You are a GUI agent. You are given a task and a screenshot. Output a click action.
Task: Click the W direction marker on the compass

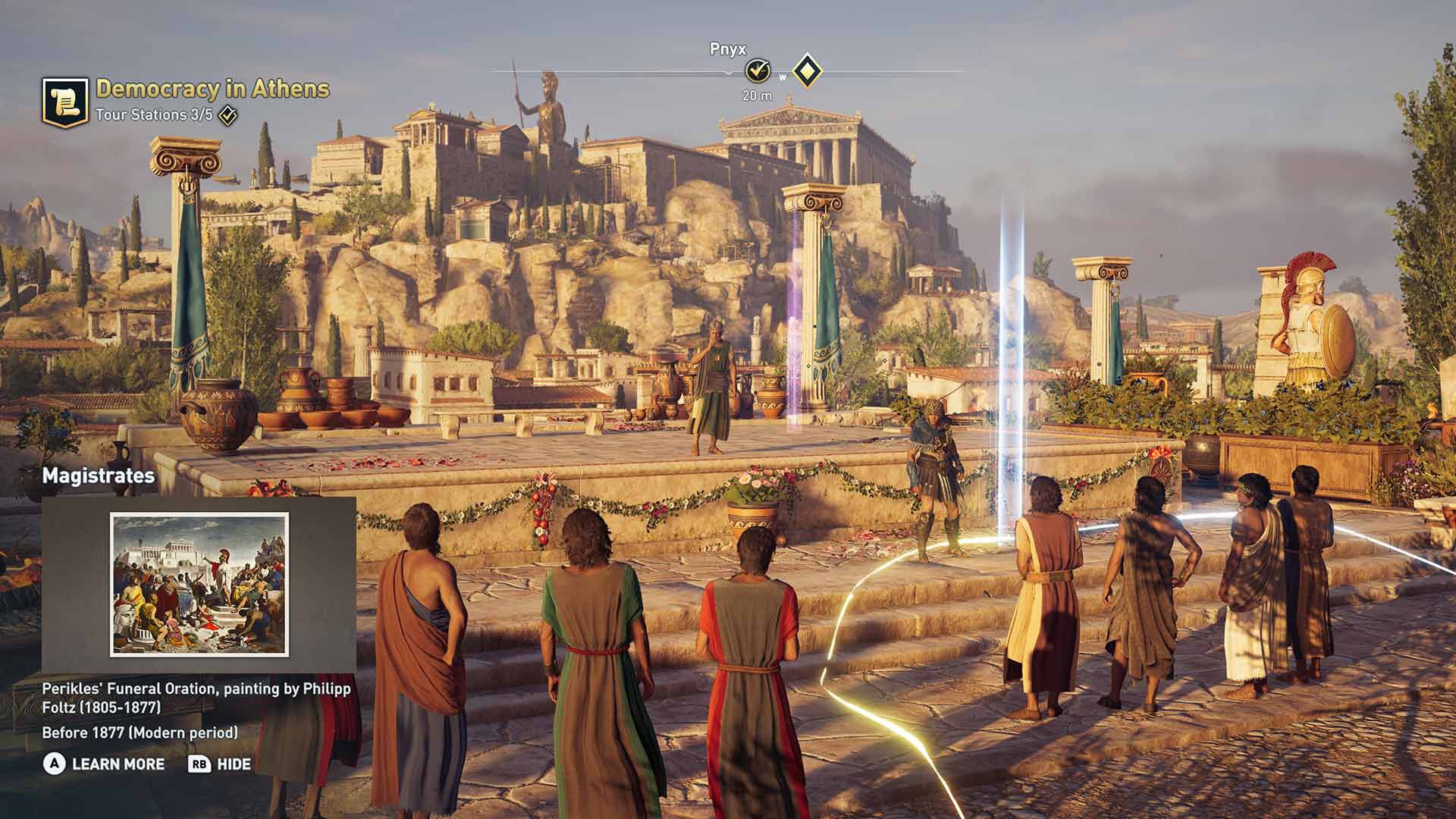[783, 76]
